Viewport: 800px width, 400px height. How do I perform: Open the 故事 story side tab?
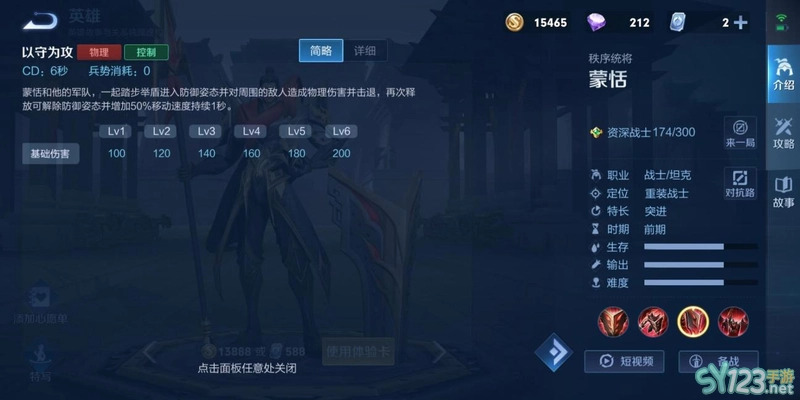(x=783, y=192)
